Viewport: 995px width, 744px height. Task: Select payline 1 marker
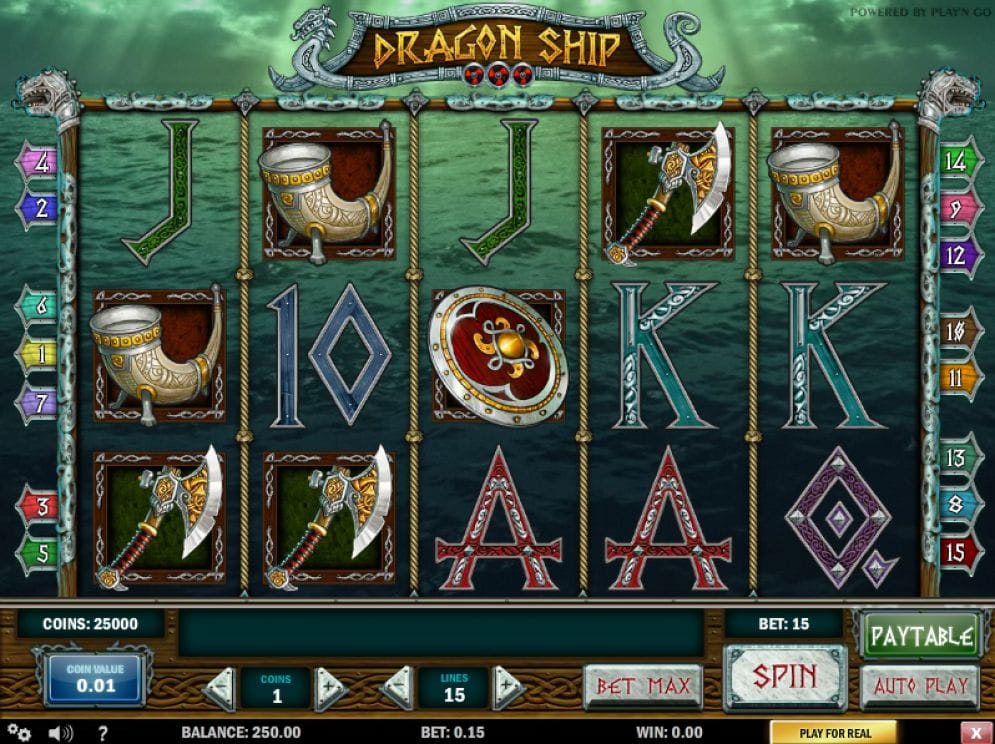click(39, 353)
